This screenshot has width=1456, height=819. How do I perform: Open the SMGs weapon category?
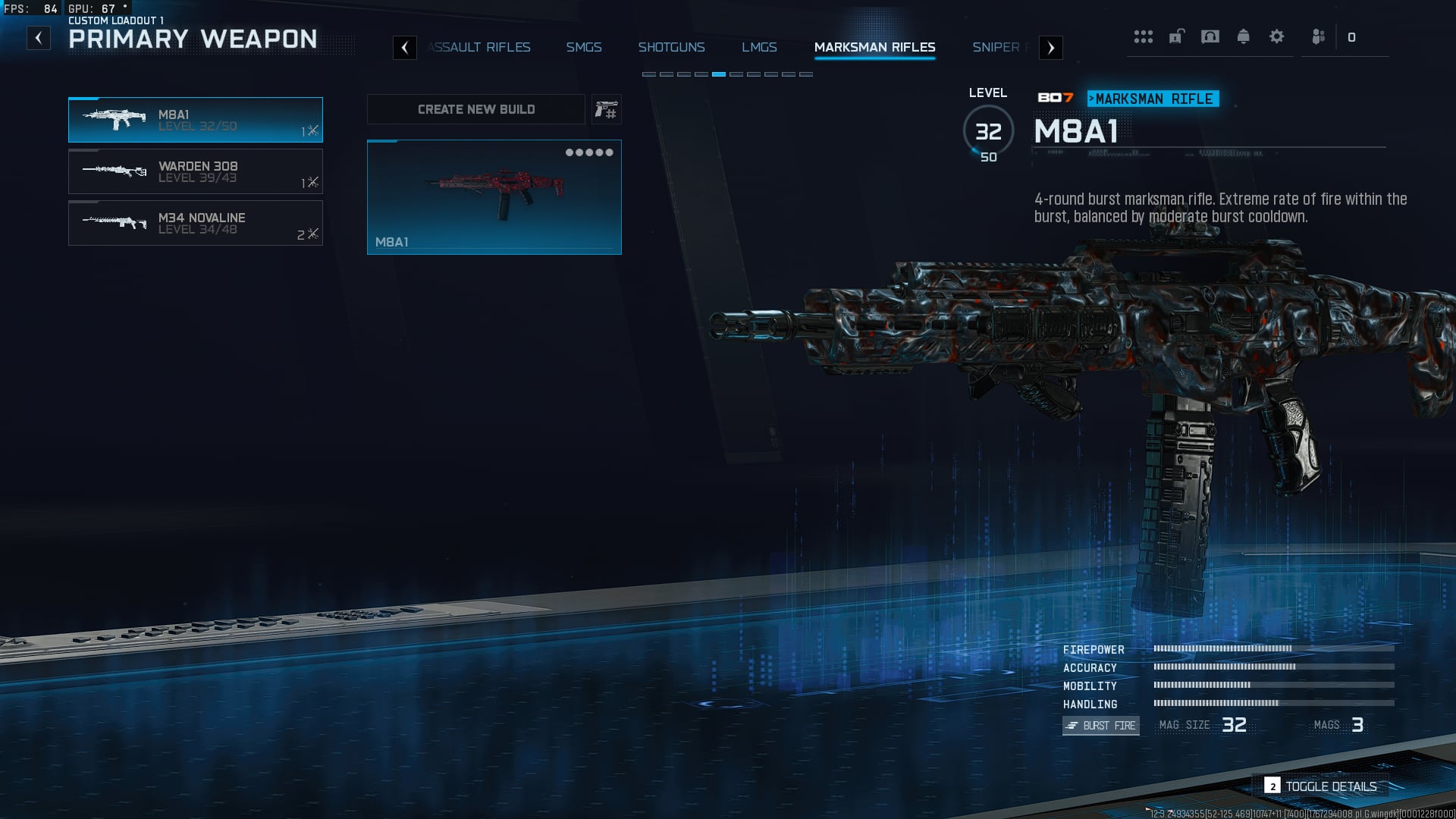click(583, 47)
